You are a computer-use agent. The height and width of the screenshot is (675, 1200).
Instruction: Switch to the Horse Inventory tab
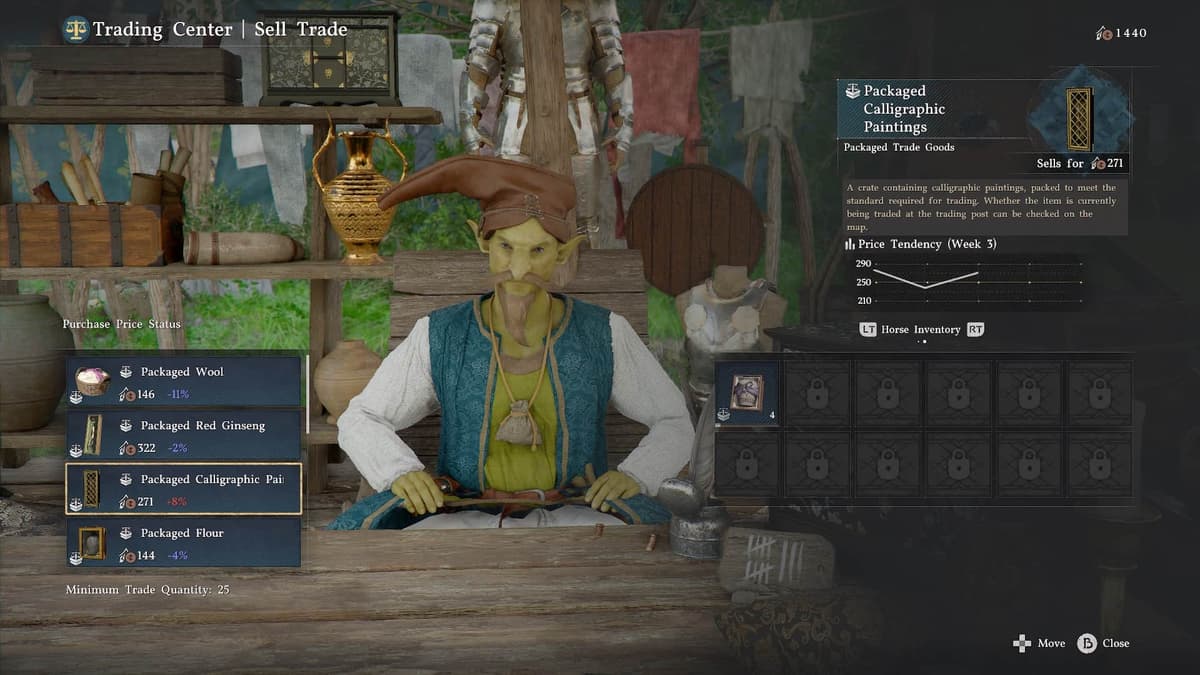point(920,329)
